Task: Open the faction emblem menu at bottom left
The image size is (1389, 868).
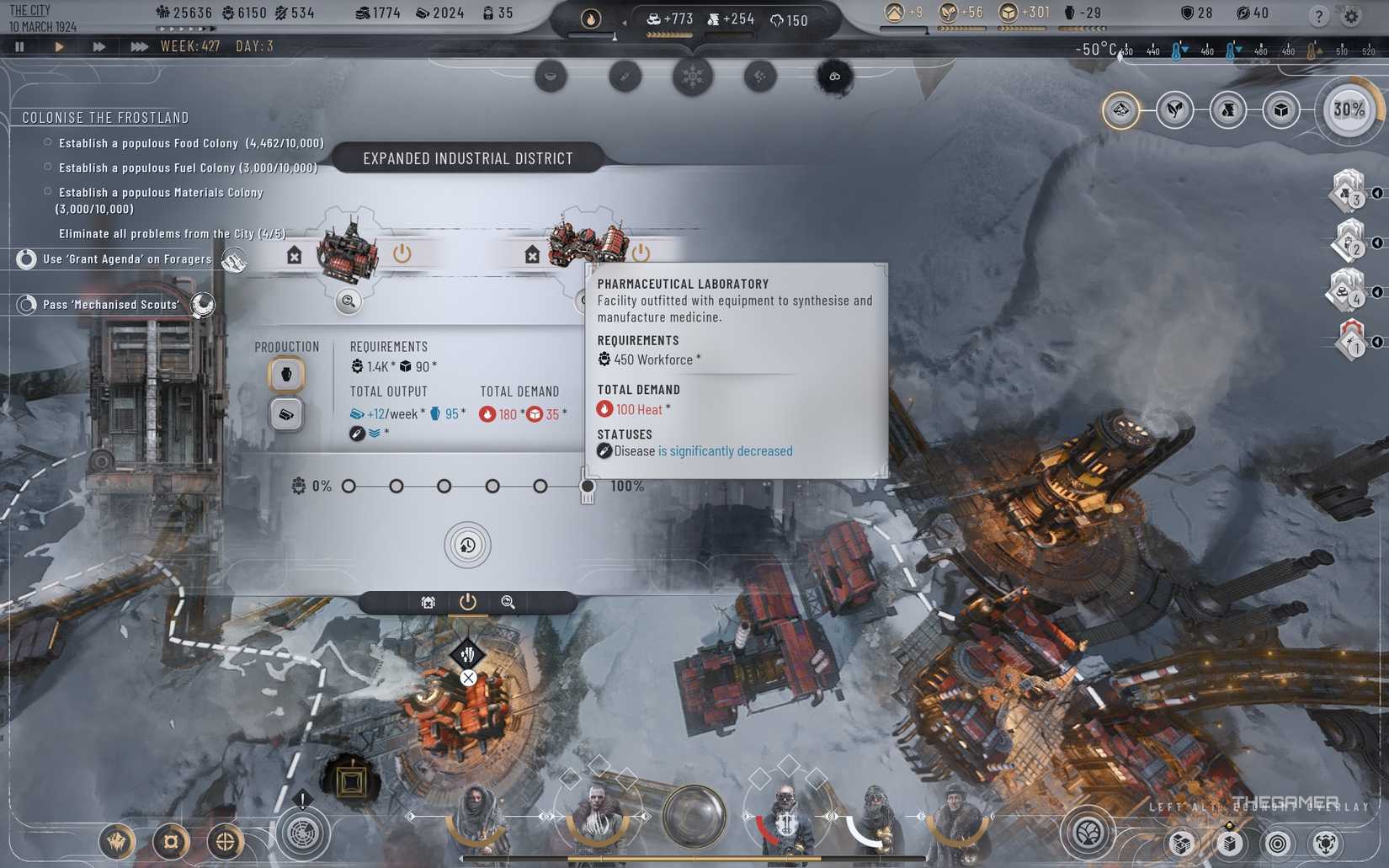Action: [x=117, y=840]
